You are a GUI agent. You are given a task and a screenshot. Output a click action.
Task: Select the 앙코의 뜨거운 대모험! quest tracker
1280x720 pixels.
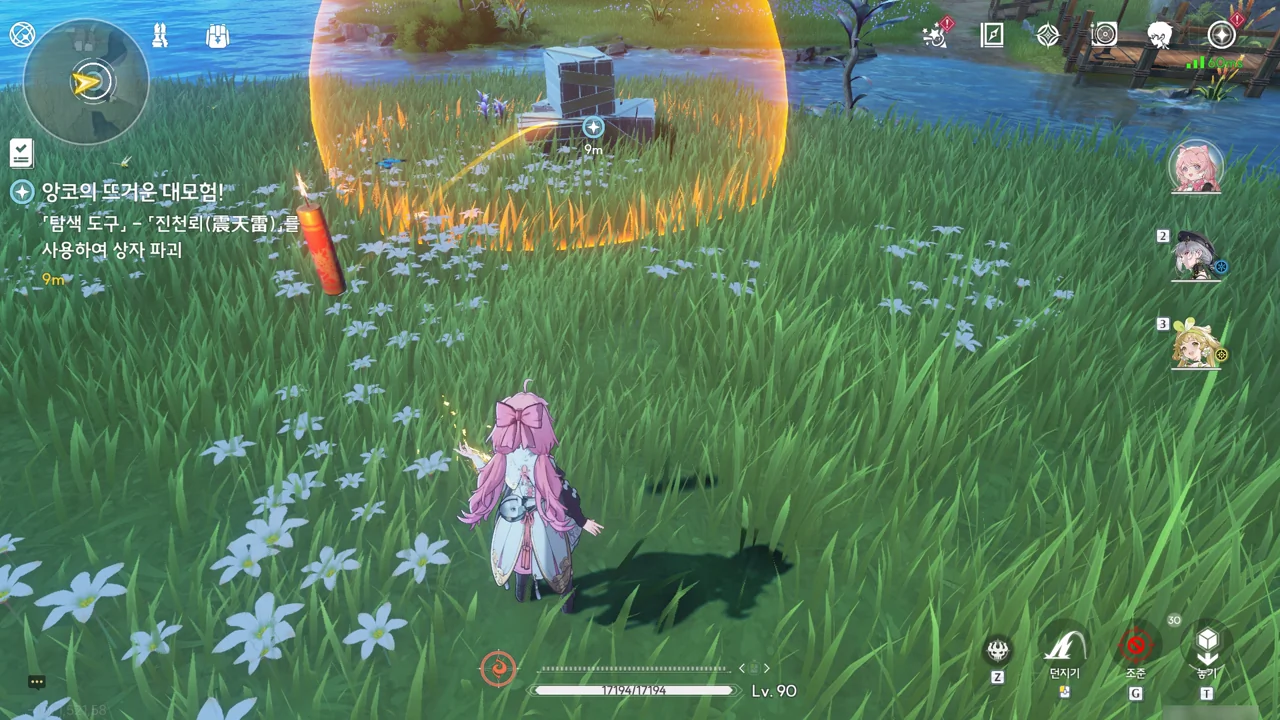pos(132,191)
